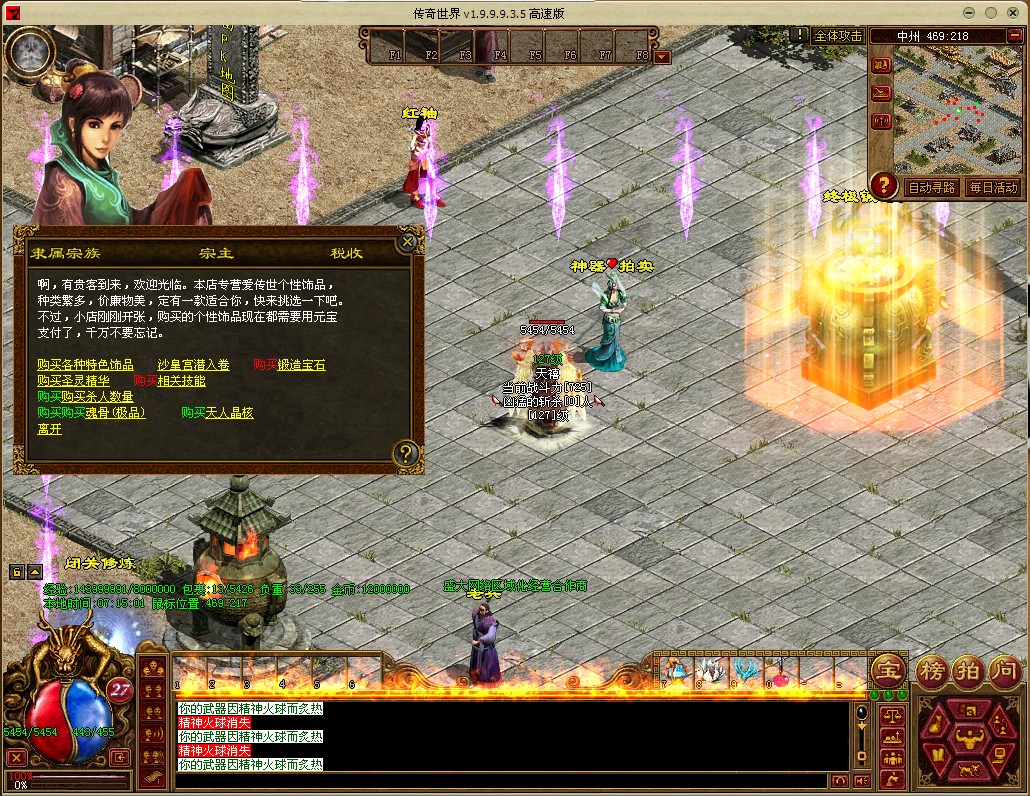
Task: Choose 天人晶核 purchase option
Action: pyautogui.click(x=229, y=413)
